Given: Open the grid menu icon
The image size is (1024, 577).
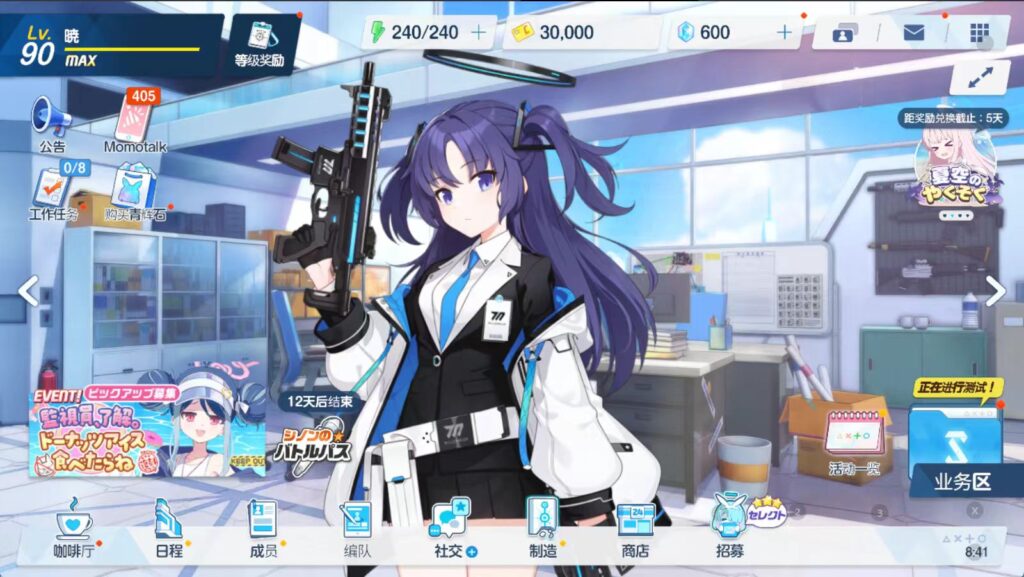Looking at the screenshot, I should click(x=979, y=32).
